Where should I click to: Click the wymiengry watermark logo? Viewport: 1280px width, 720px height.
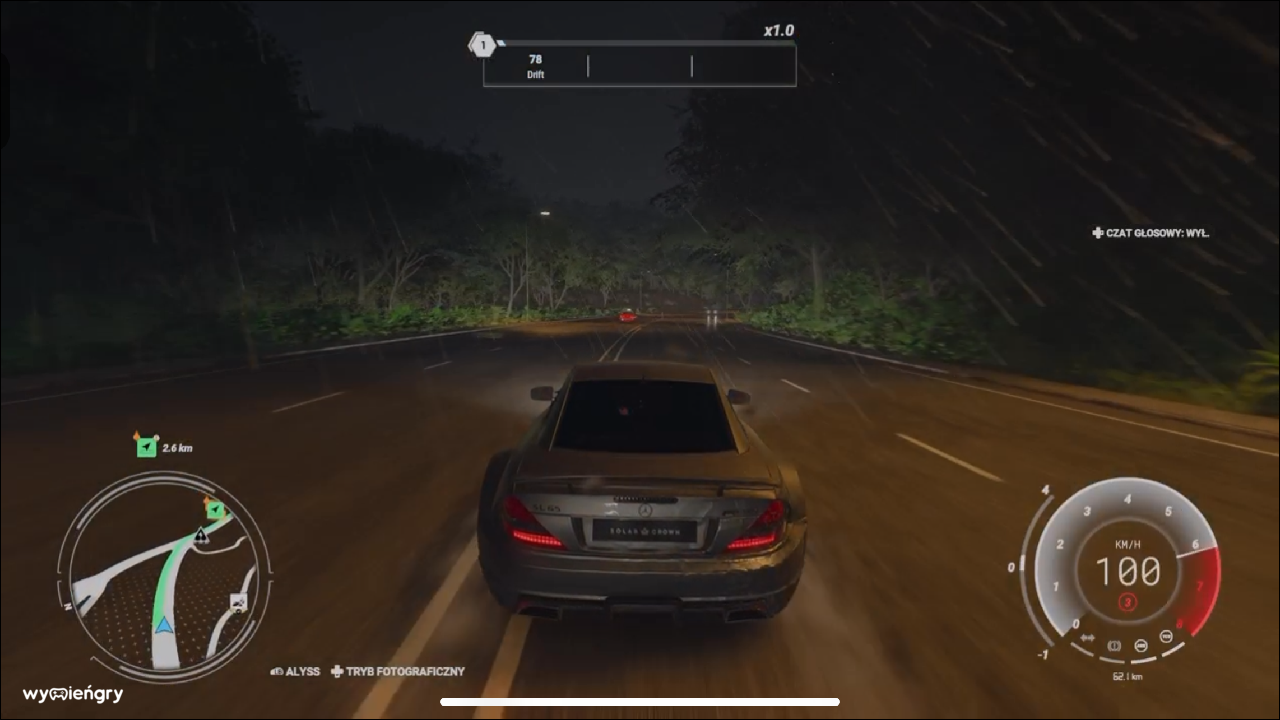click(x=73, y=694)
